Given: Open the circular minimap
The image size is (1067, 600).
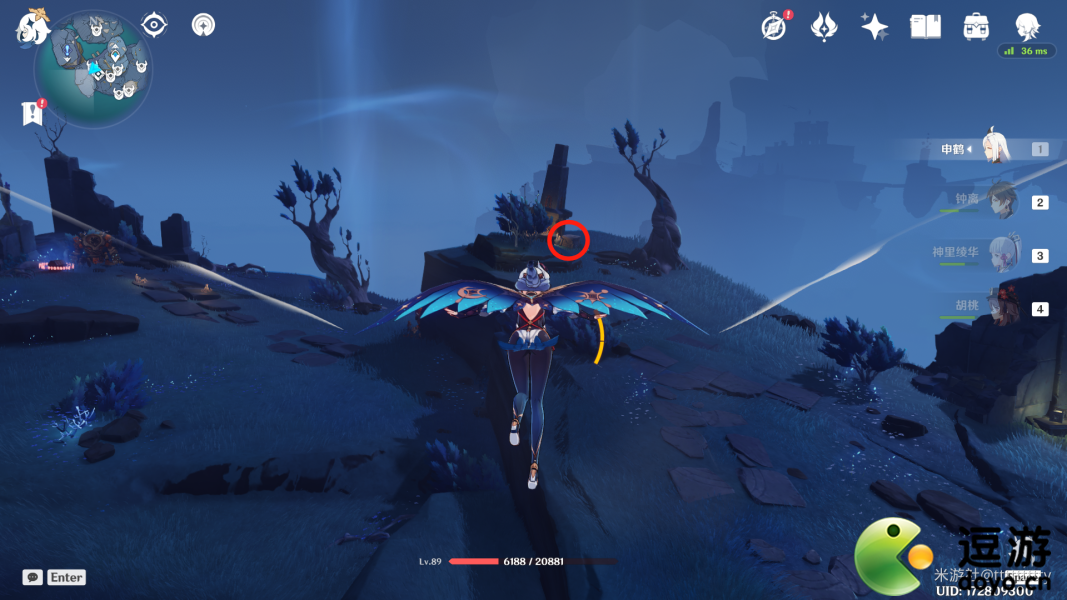Looking at the screenshot, I should [93, 68].
